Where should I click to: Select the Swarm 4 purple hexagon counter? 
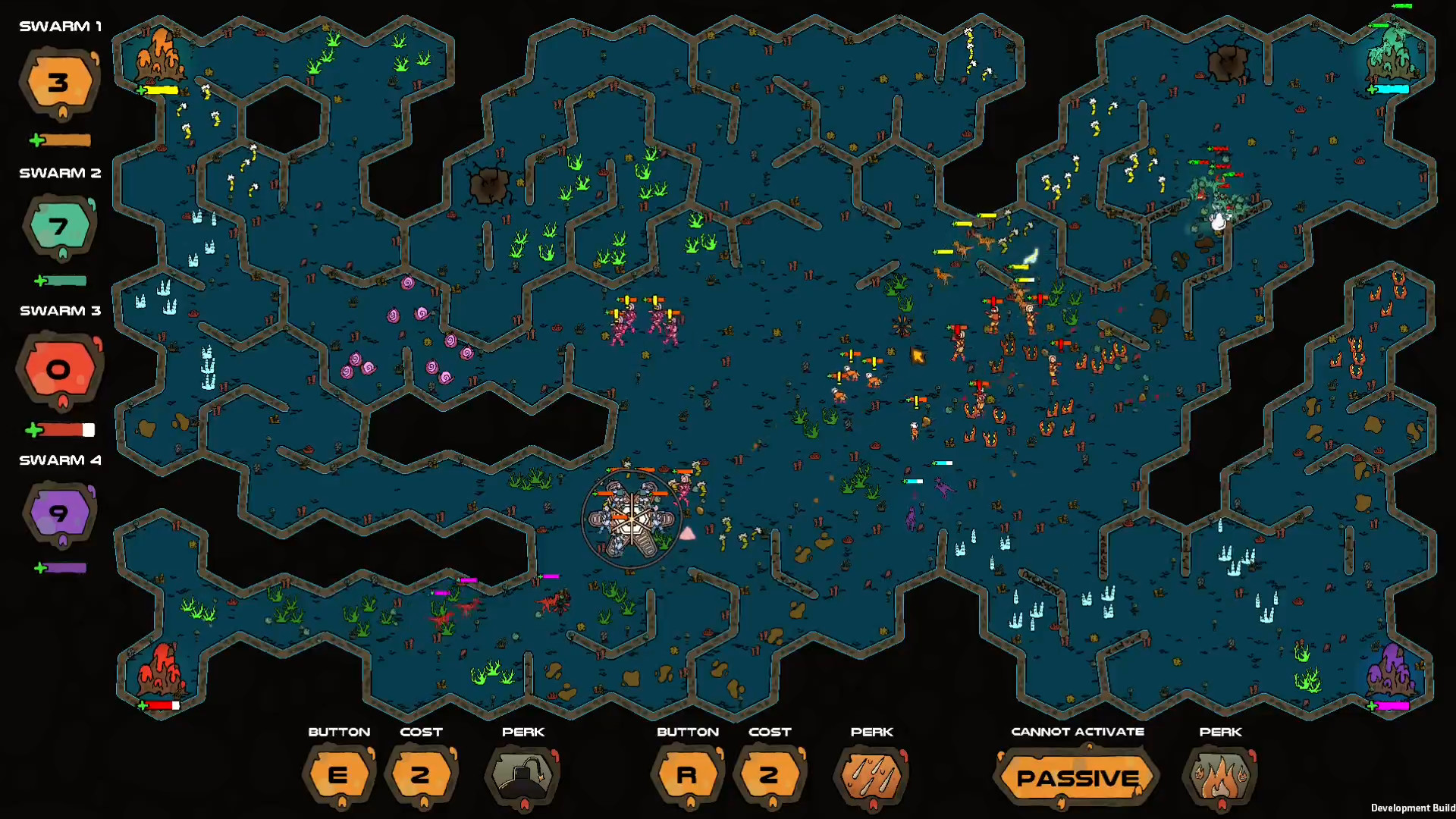click(59, 513)
